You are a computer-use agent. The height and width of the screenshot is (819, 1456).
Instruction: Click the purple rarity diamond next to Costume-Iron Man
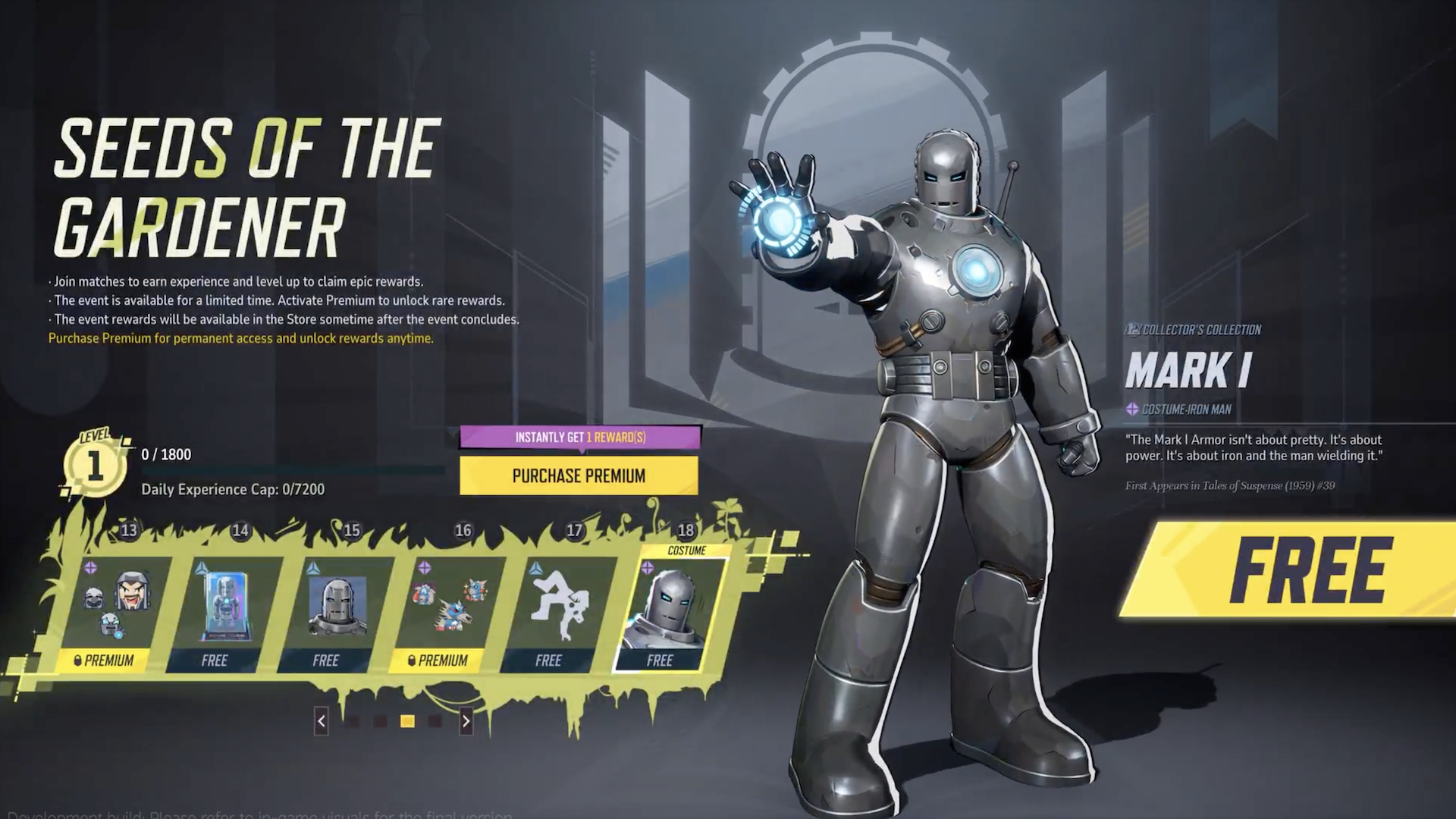point(1131,407)
